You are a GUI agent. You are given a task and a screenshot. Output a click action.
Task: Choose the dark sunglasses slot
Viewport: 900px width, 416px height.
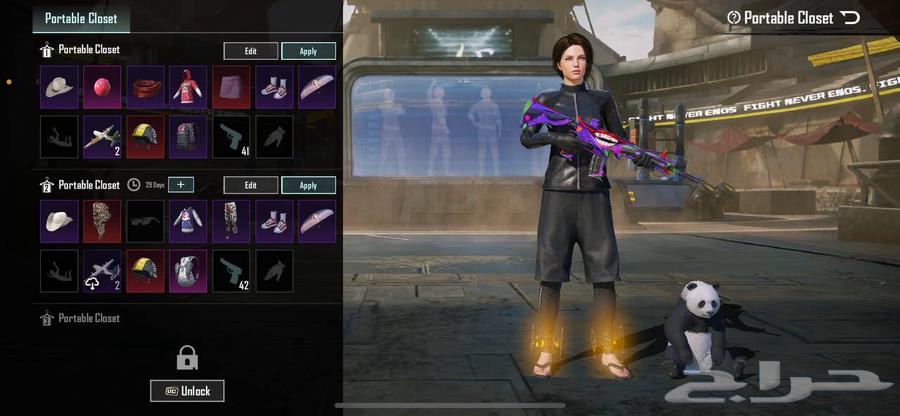tap(145, 221)
